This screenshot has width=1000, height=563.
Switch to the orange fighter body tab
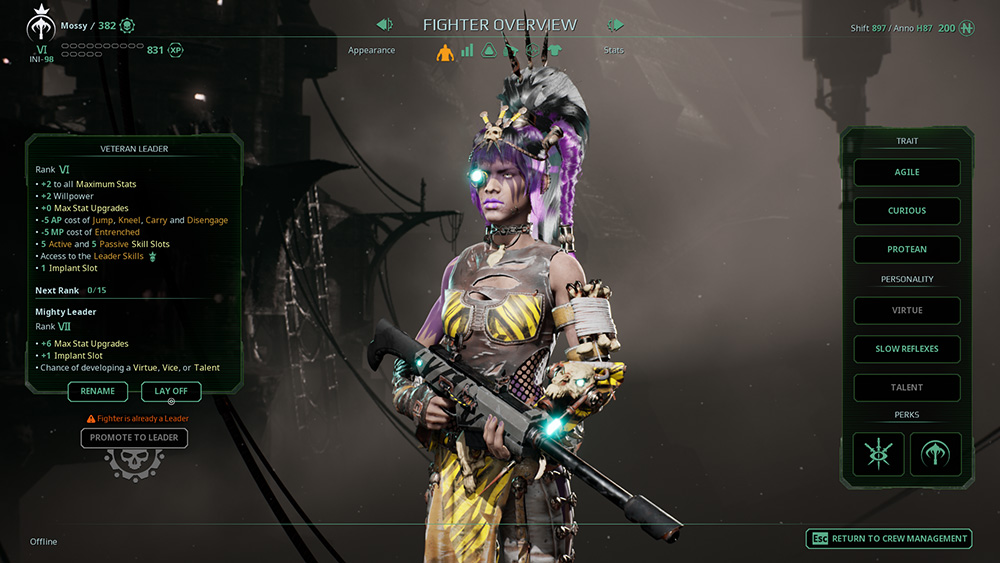coord(445,51)
